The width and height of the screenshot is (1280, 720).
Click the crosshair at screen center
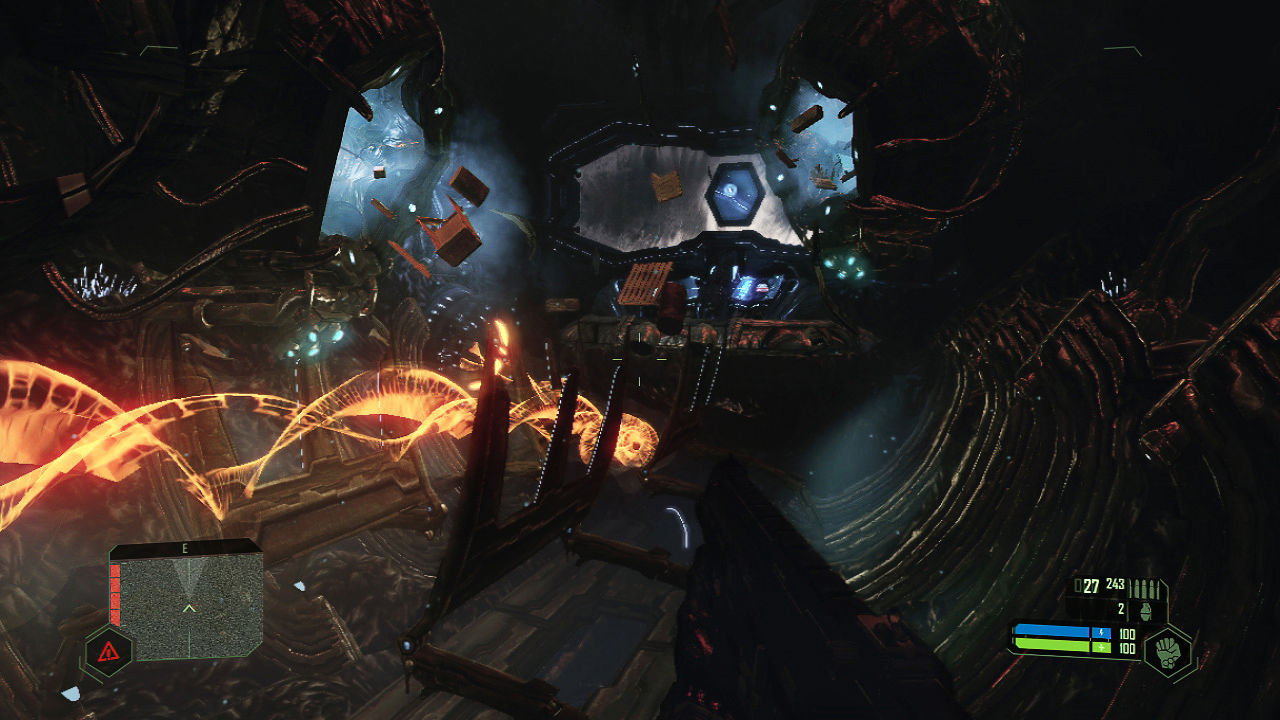click(x=640, y=360)
